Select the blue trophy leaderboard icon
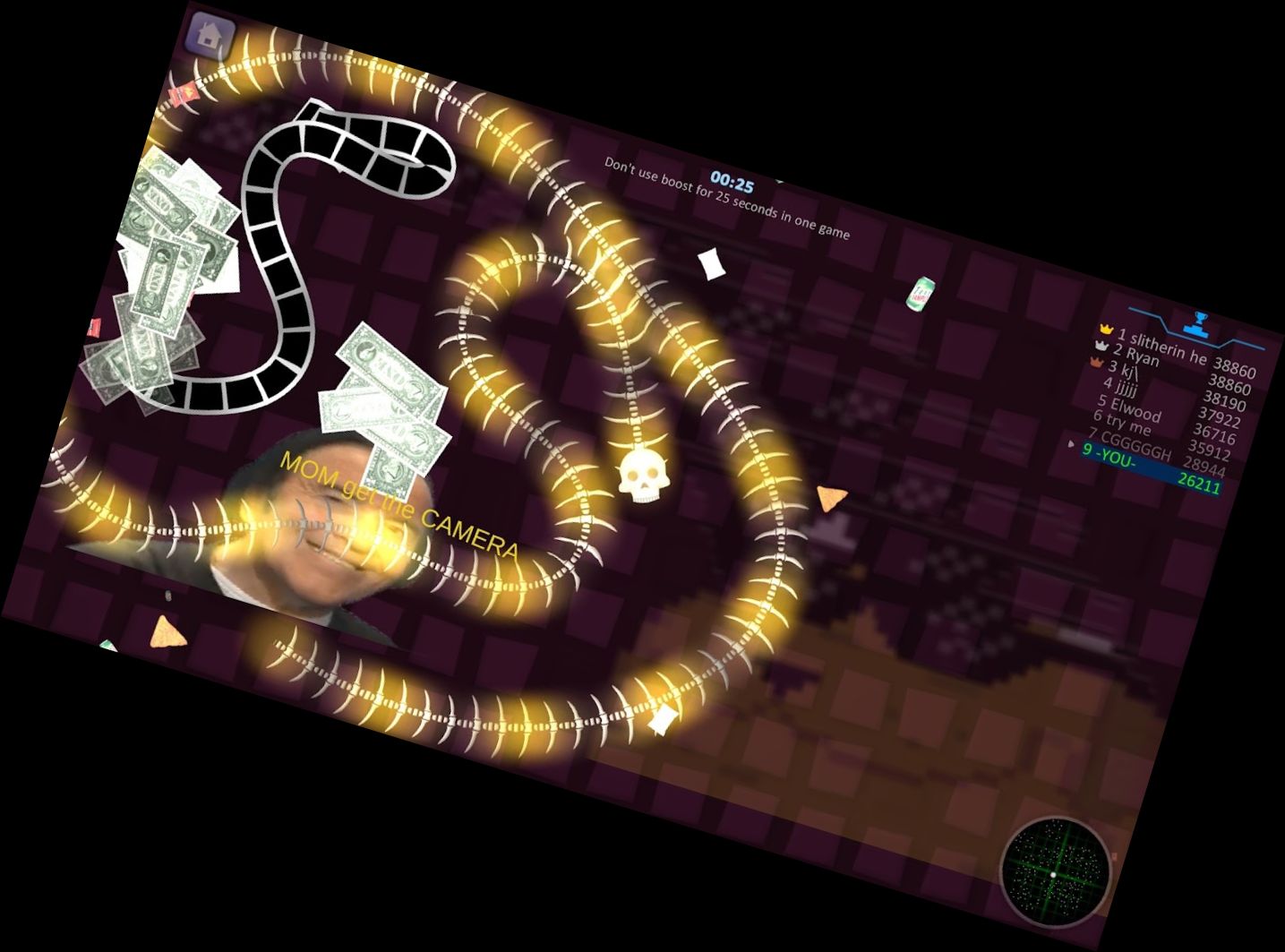1285x952 pixels. (1197, 325)
